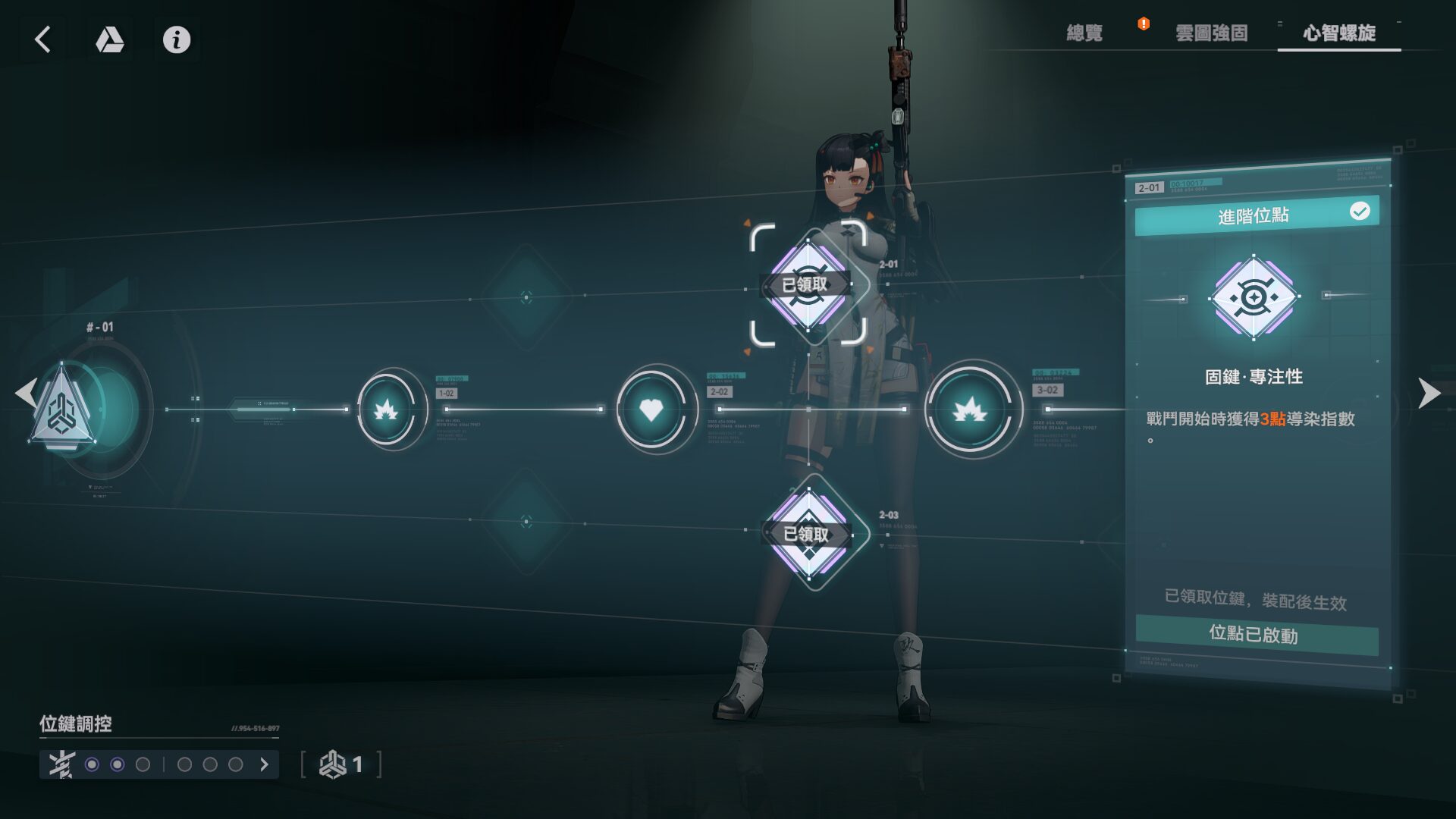Go back with the top-left arrow
Image resolution: width=1456 pixels, height=819 pixels.
[x=42, y=39]
